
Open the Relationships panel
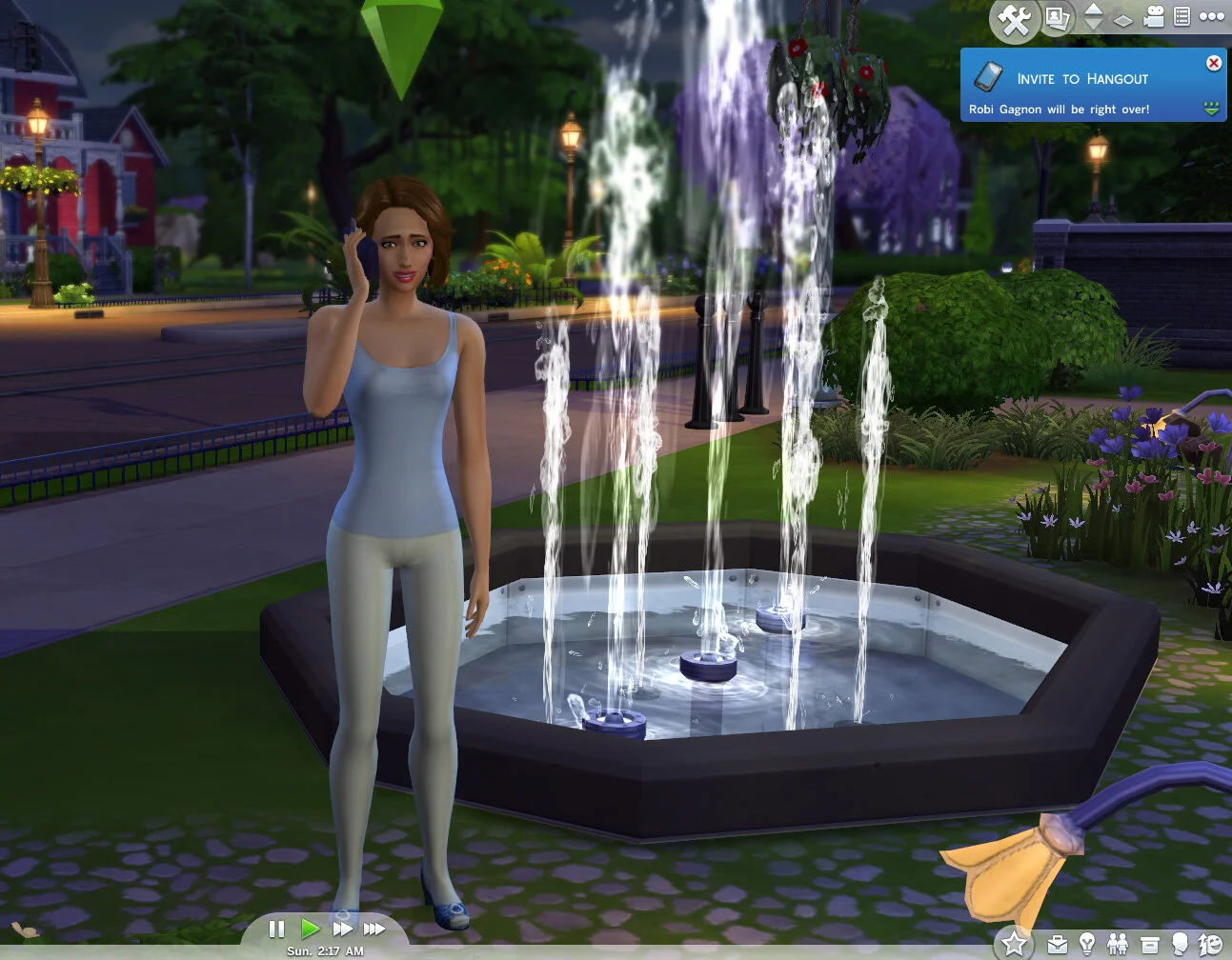[x=1118, y=944]
